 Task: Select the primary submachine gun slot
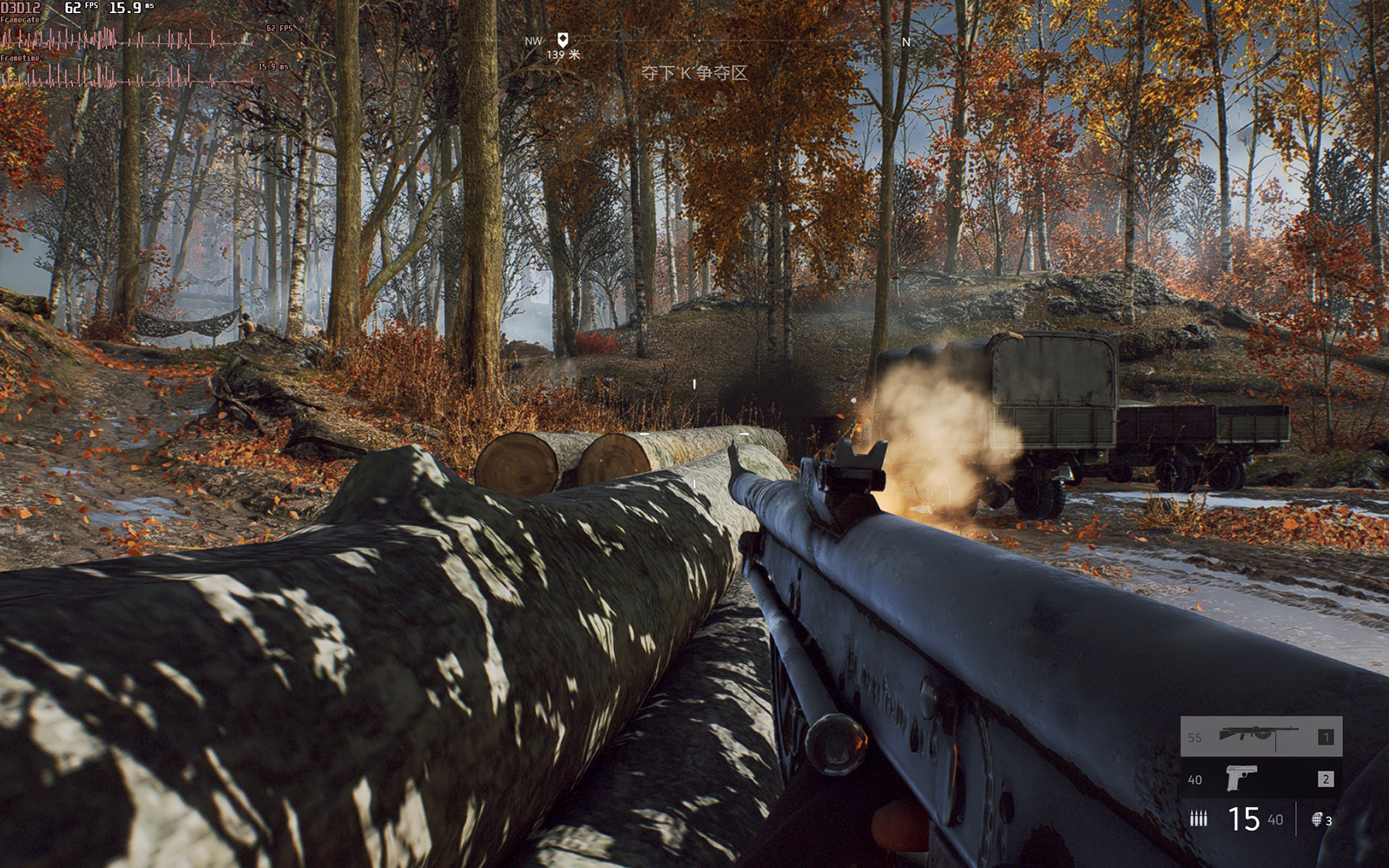pyautogui.click(x=1261, y=736)
